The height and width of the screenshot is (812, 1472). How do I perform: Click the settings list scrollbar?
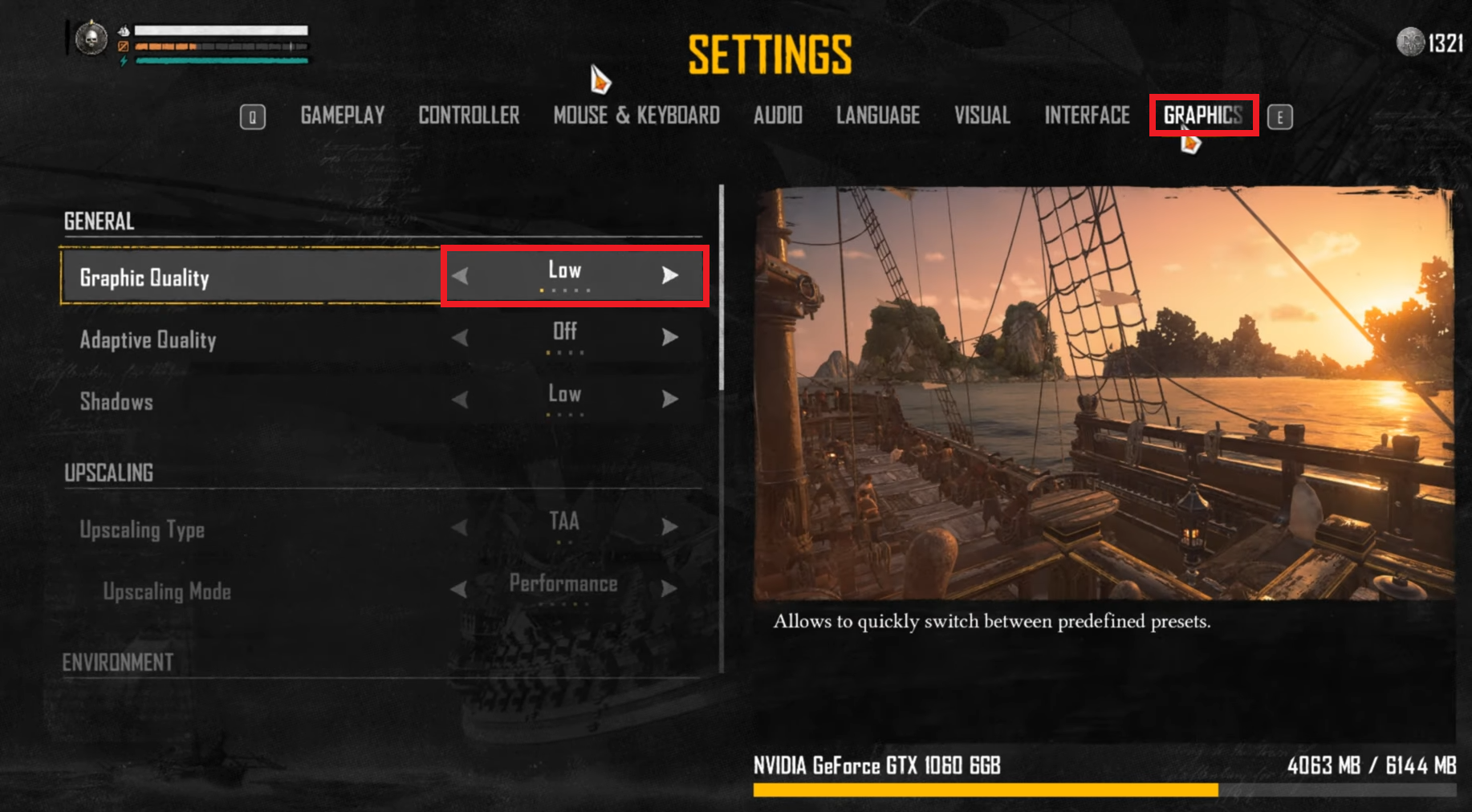coord(722,289)
